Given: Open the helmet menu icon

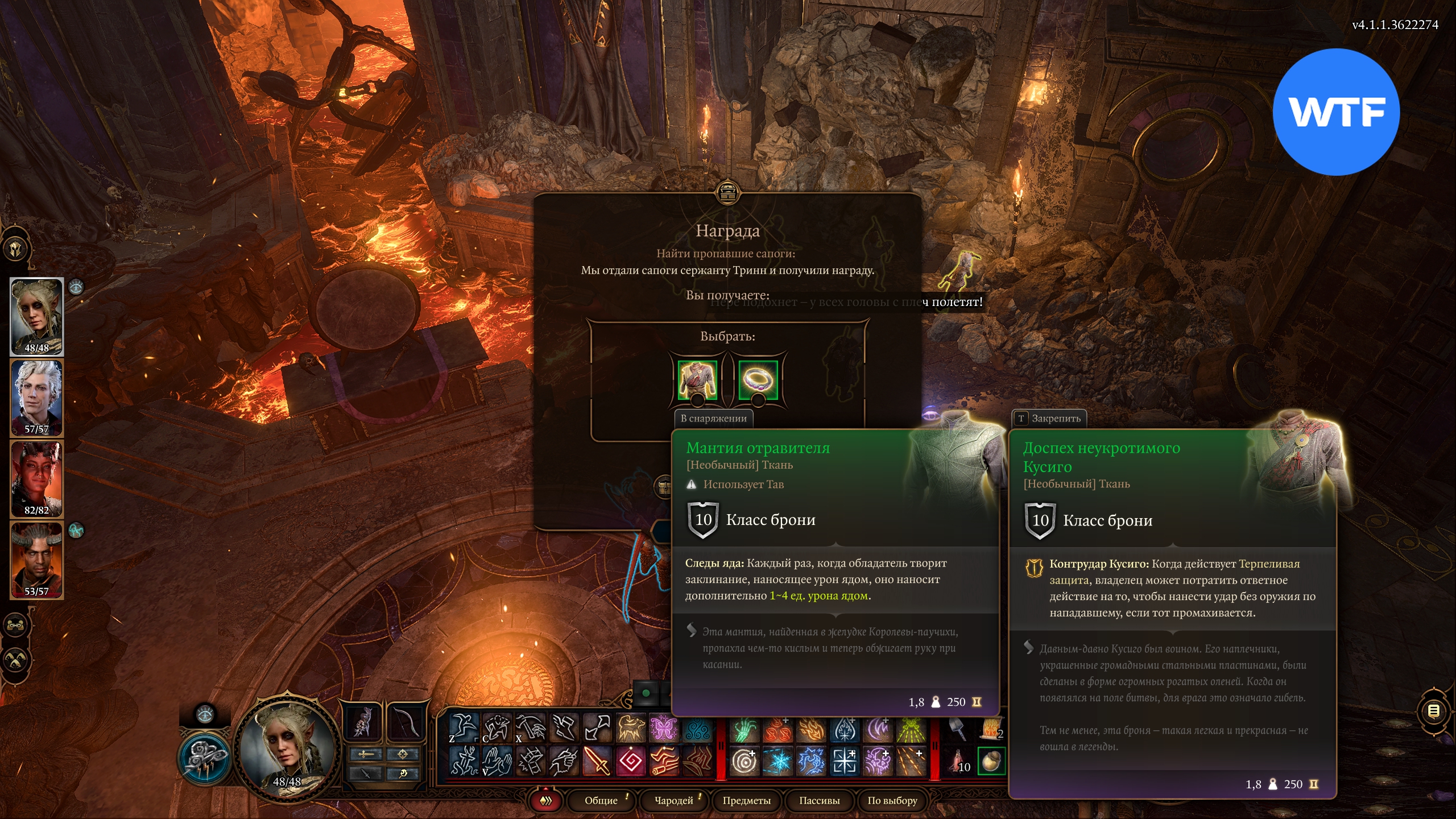Looking at the screenshot, I should pyautogui.click(x=16, y=249).
